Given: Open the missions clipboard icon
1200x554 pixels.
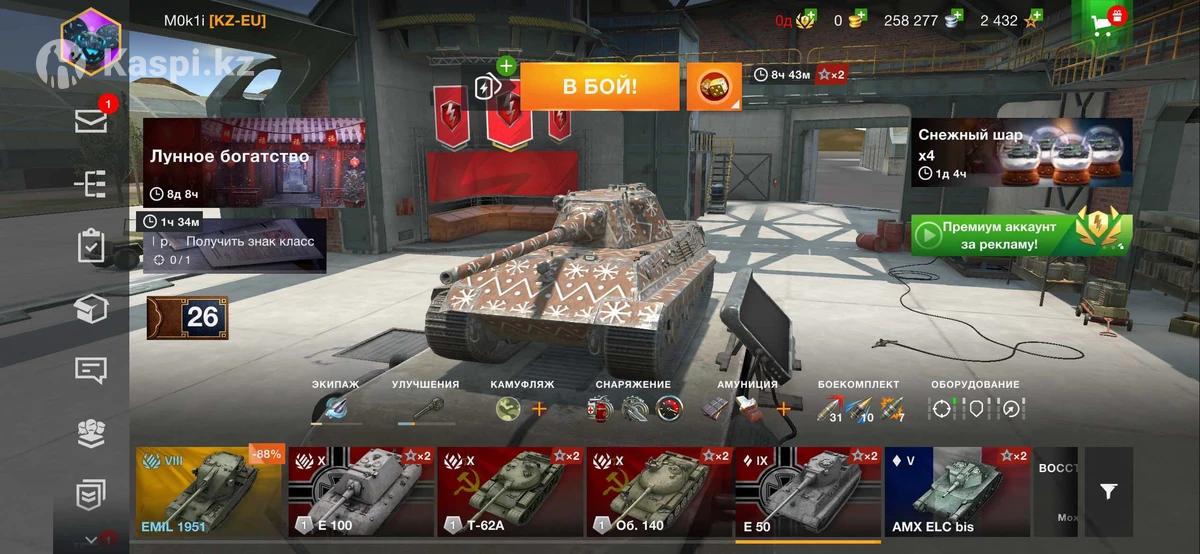Looking at the screenshot, I should (x=91, y=246).
